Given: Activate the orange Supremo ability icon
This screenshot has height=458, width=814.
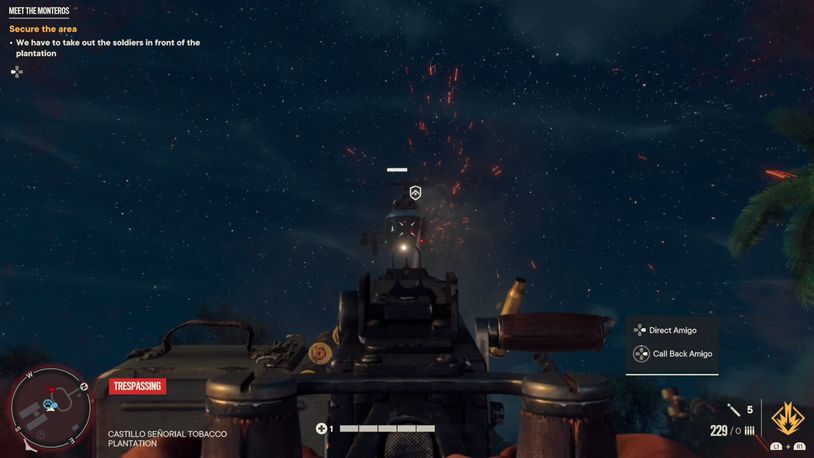Looking at the screenshot, I should pyautogui.click(x=786, y=418).
